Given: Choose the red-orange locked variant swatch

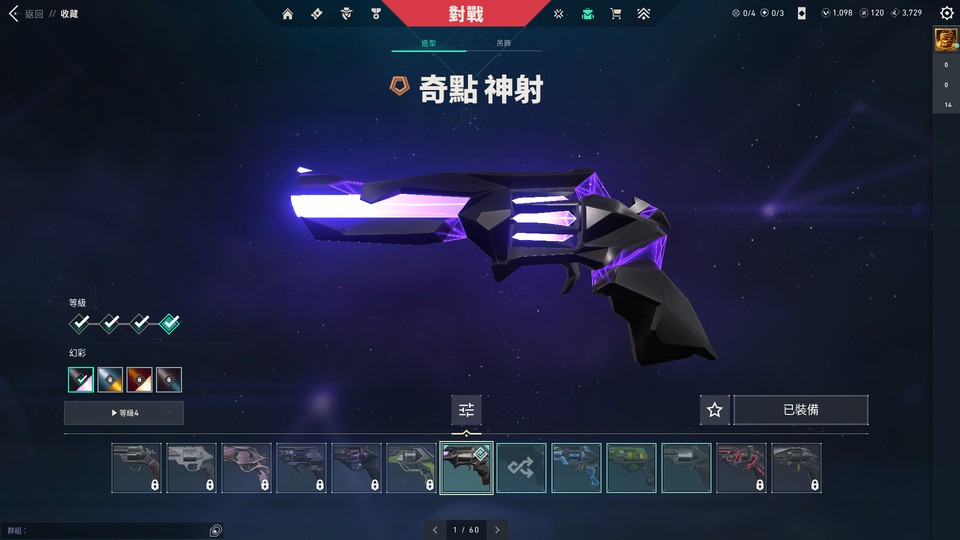Looking at the screenshot, I should (x=140, y=380).
